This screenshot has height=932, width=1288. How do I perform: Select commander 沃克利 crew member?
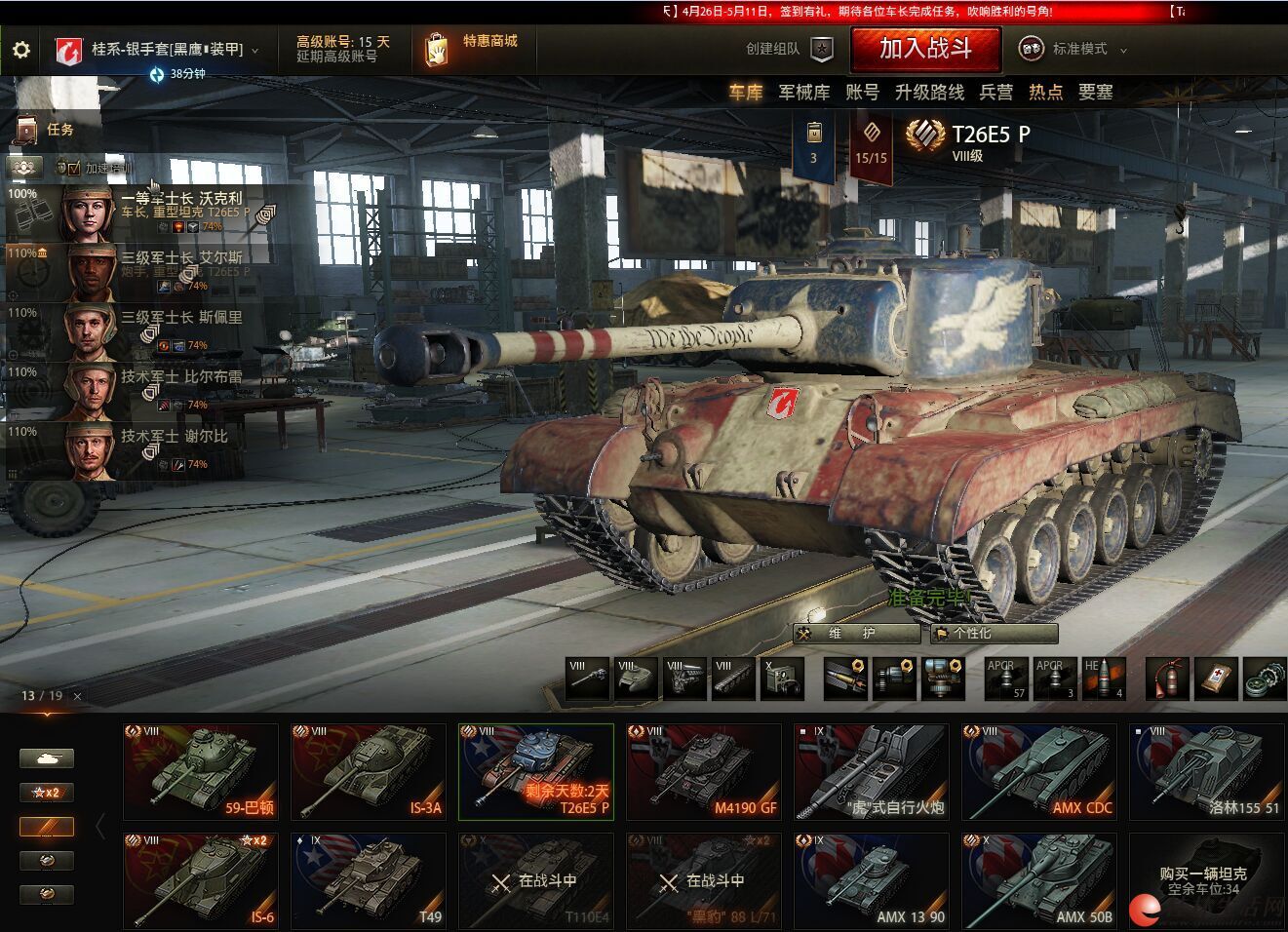click(146, 211)
